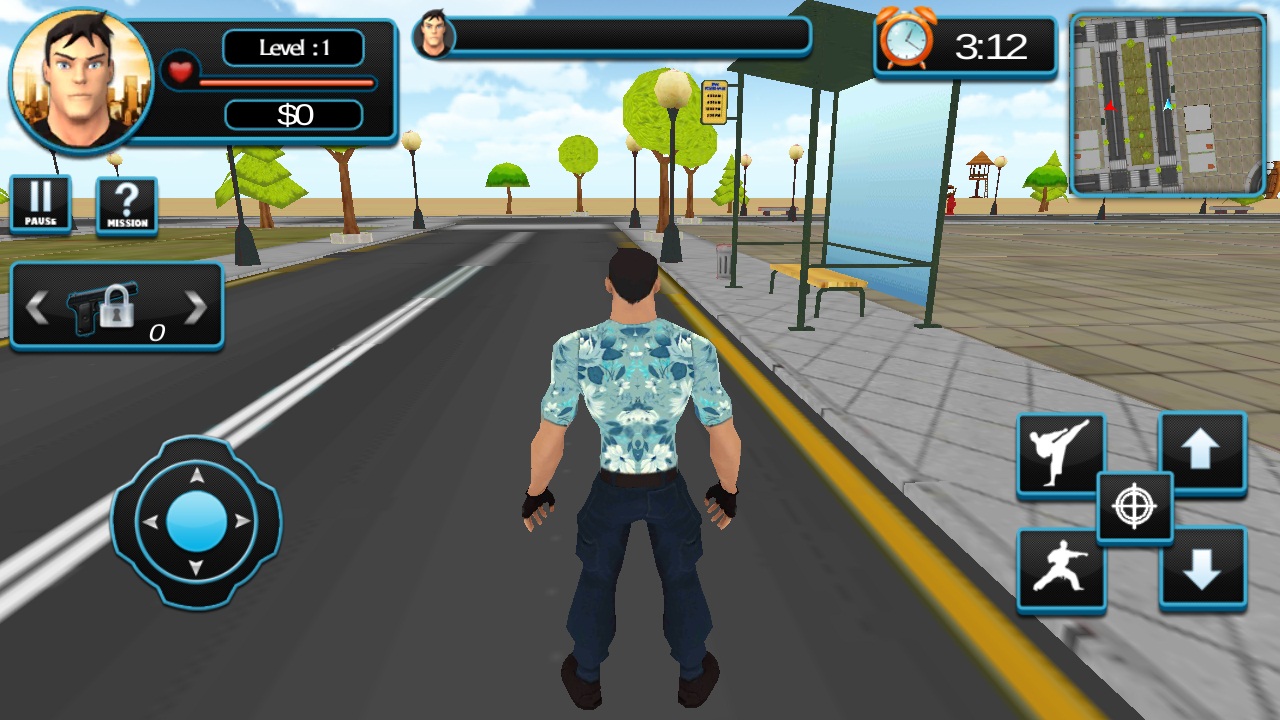The height and width of the screenshot is (720, 1280).
Task: Click the up arrow action button
Action: 1202,453
